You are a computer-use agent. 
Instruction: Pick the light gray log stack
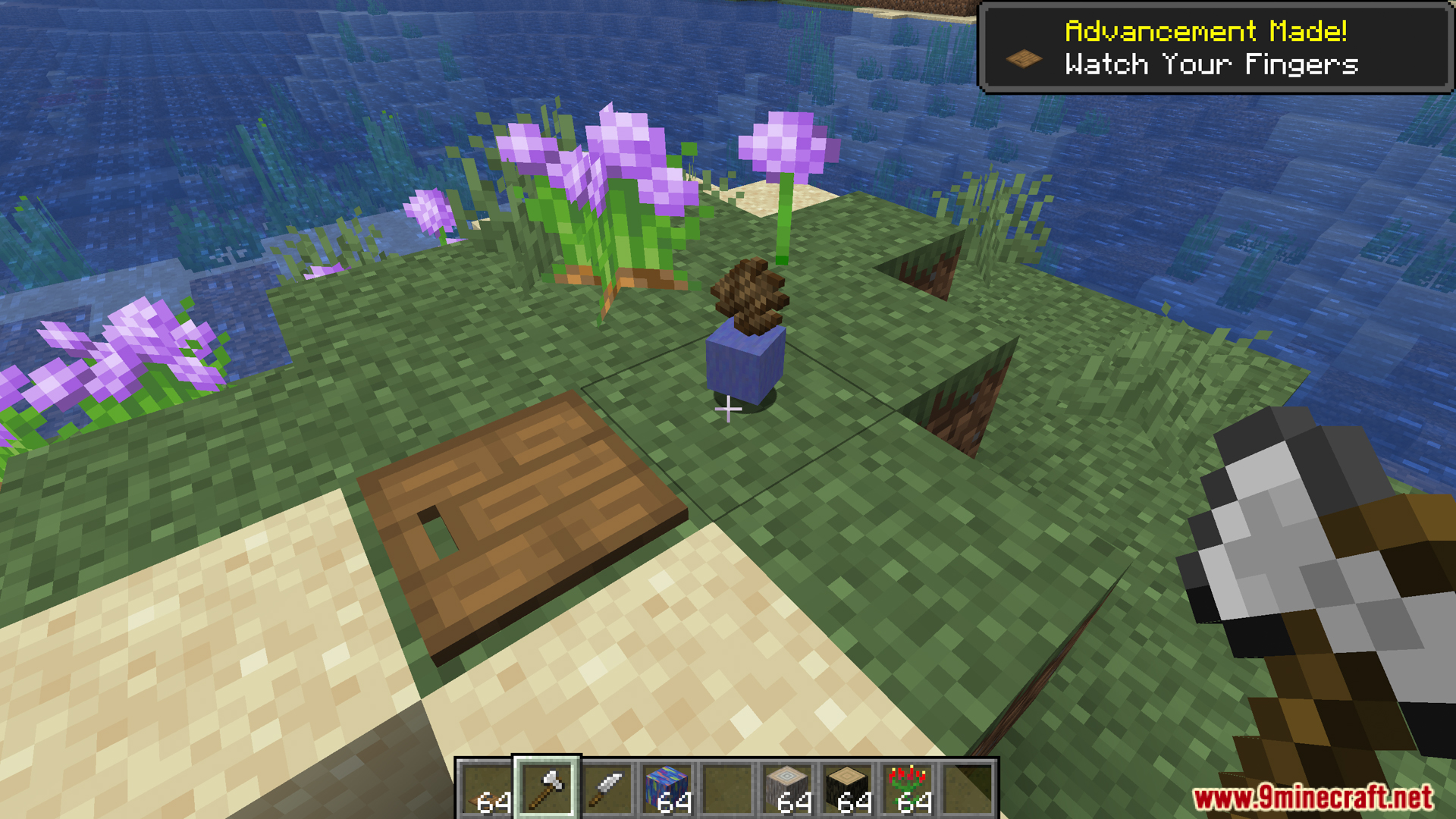[x=787, y=789]
